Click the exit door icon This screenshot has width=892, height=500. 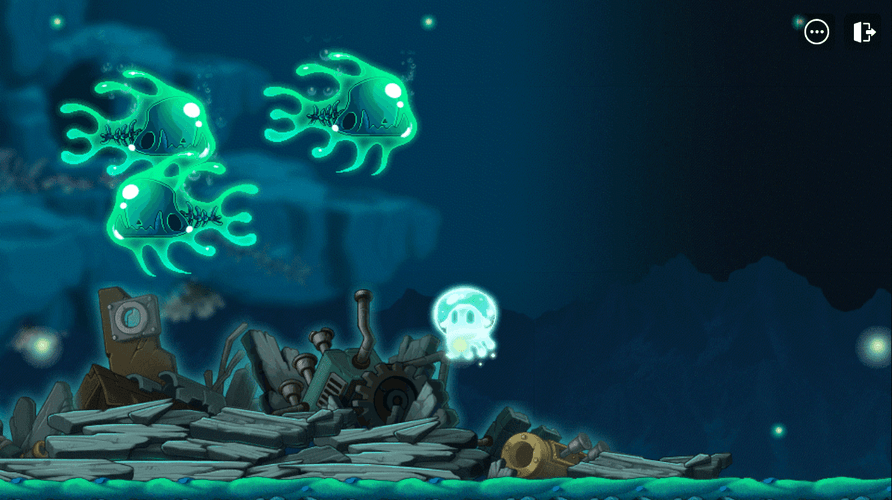coord(864,32)
